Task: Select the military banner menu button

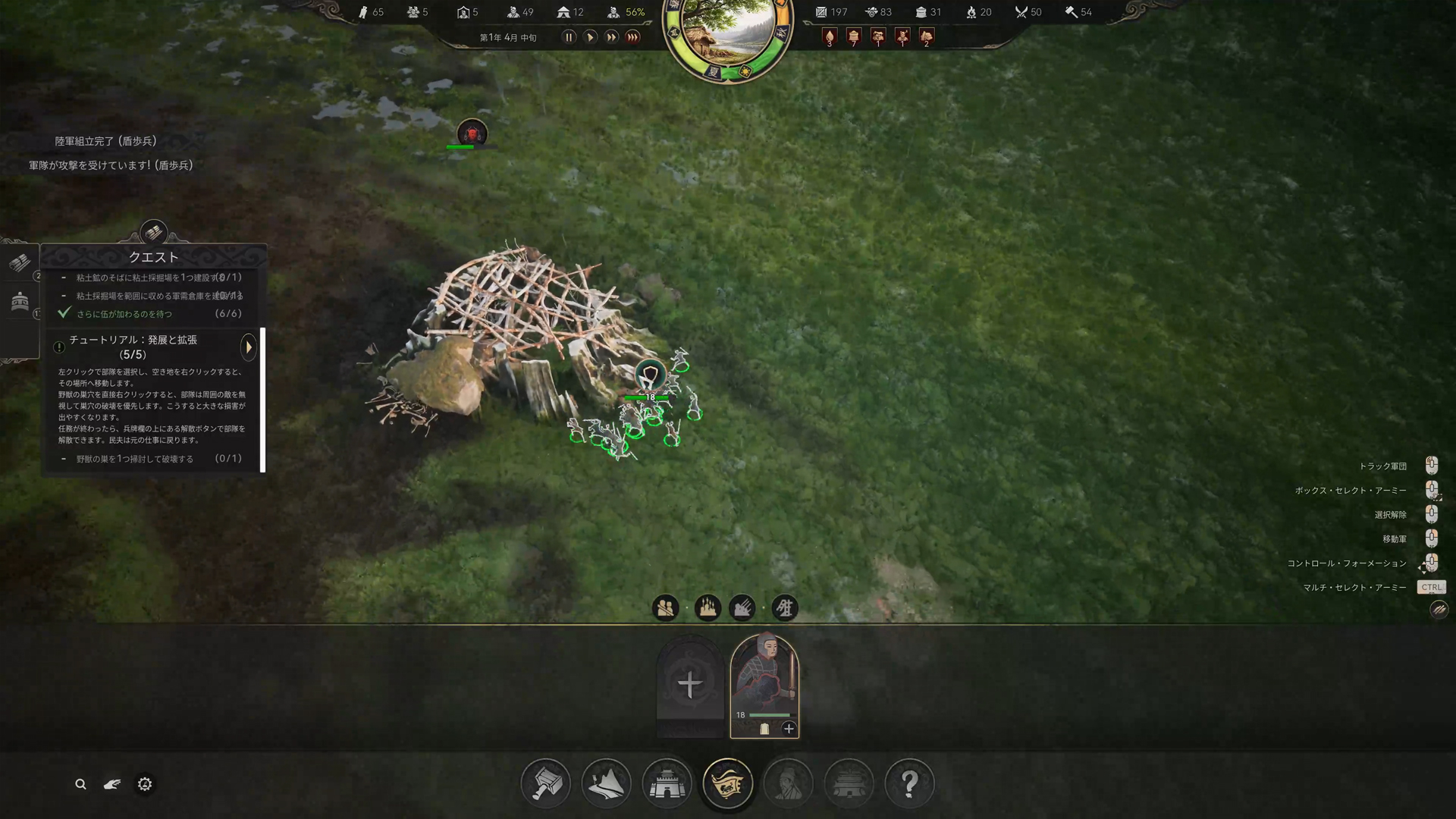Action: click(728, 783)
